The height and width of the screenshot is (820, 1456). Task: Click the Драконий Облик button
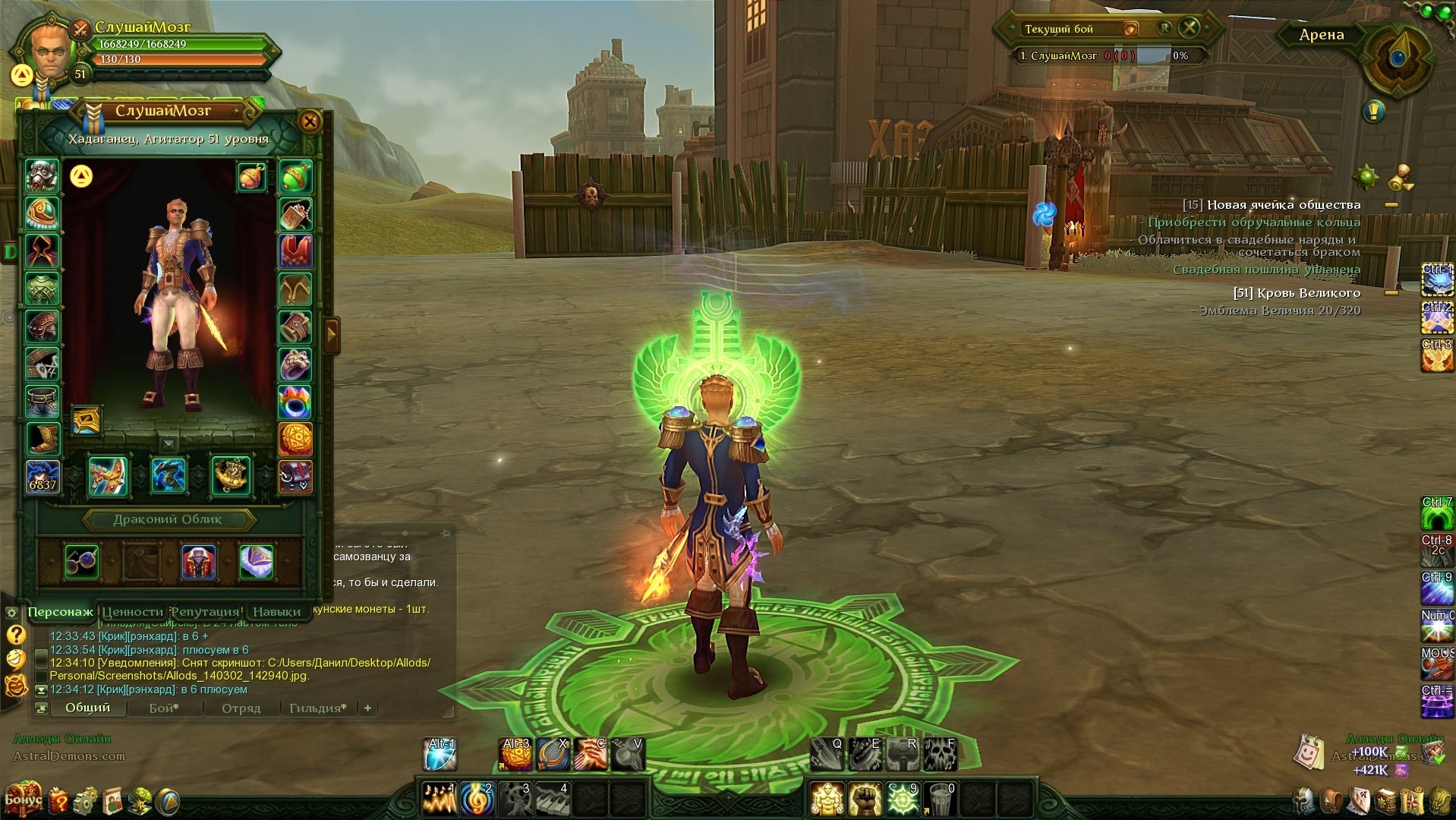(168, 519)
